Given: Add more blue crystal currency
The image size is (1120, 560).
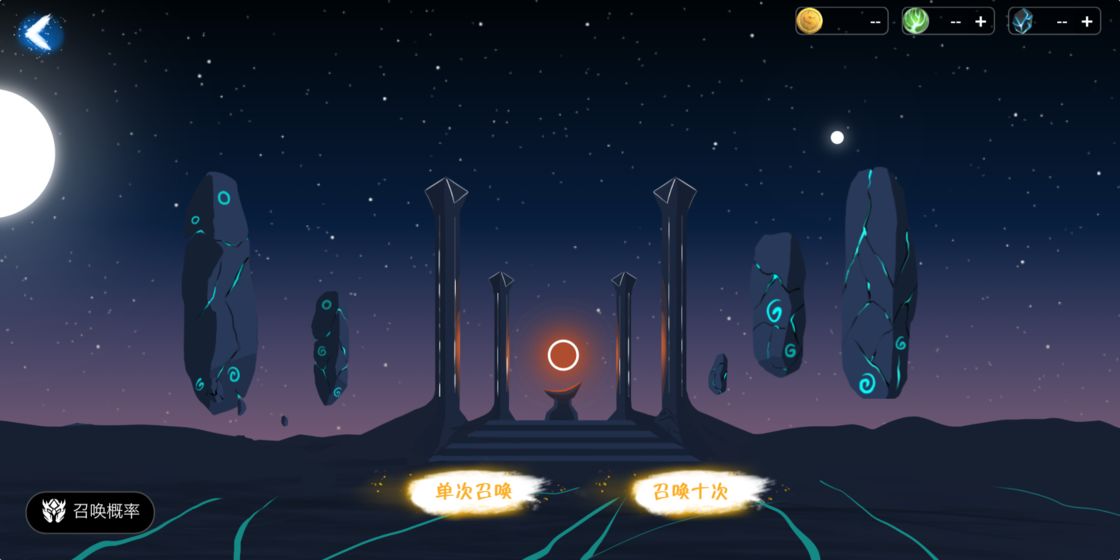Looking at the screenshot, I should tap(1086, 21).
